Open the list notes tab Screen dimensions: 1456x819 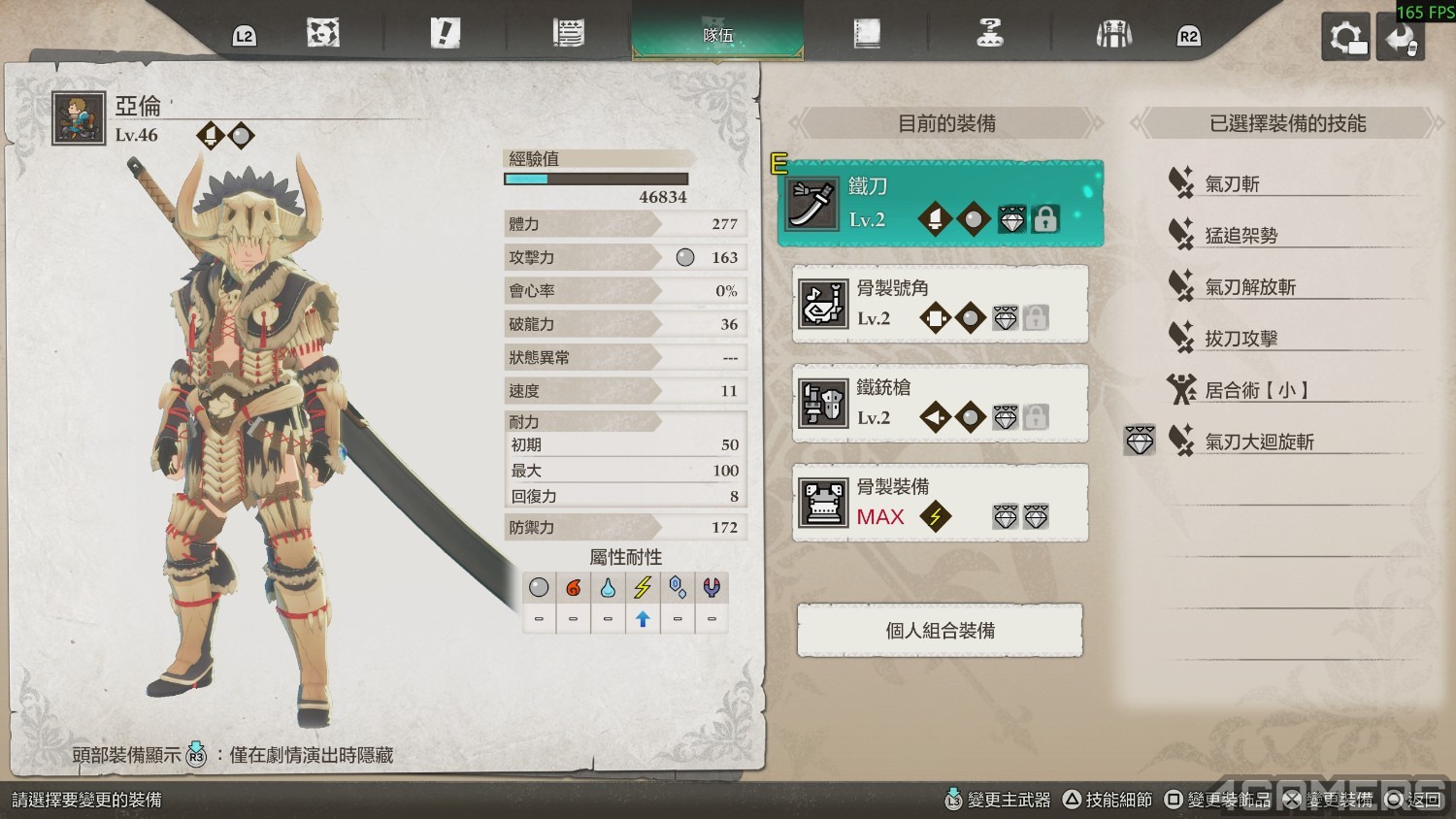568,34
